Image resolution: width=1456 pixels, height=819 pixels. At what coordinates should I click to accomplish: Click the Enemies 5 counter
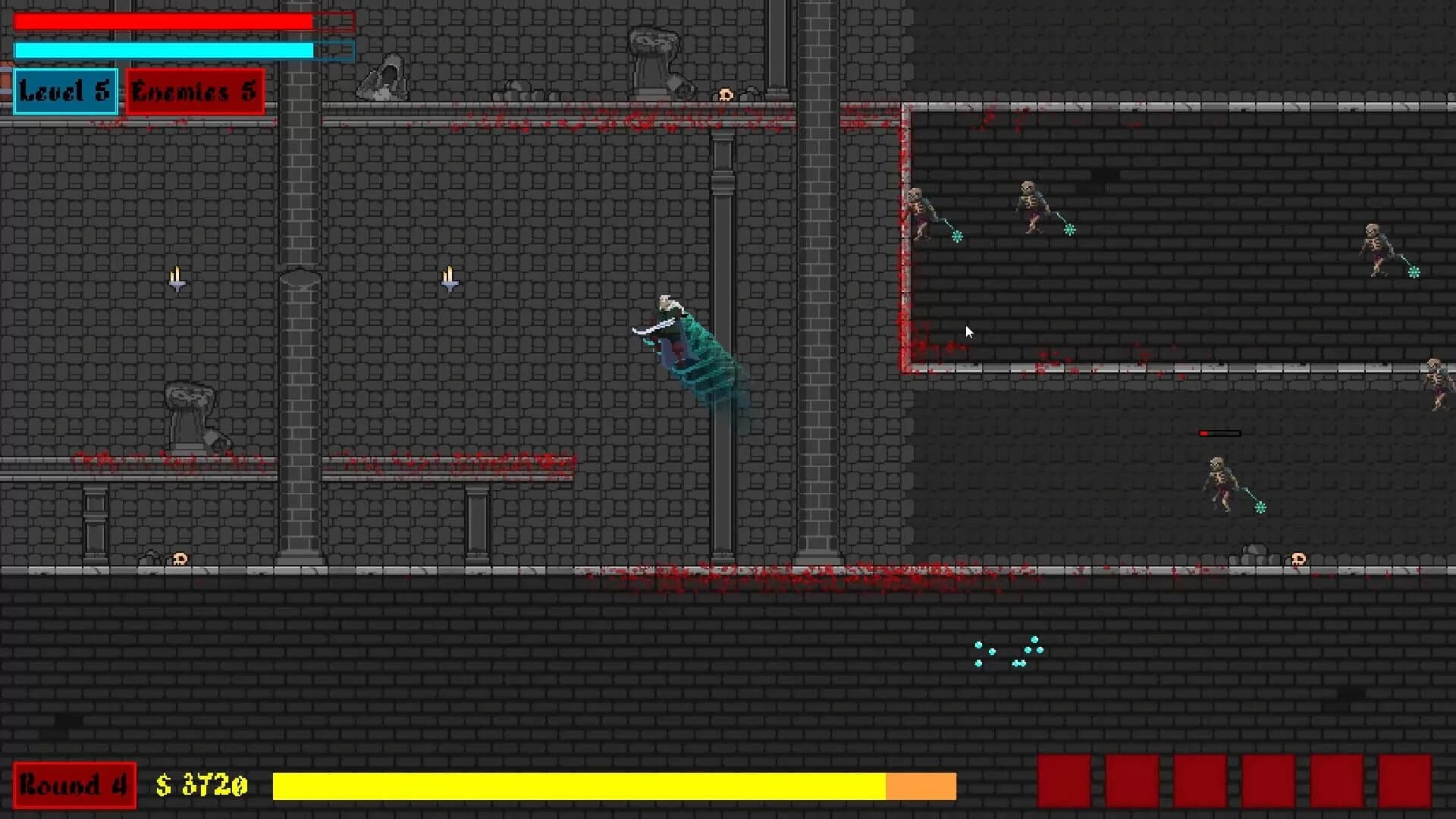tap(194, 92)
